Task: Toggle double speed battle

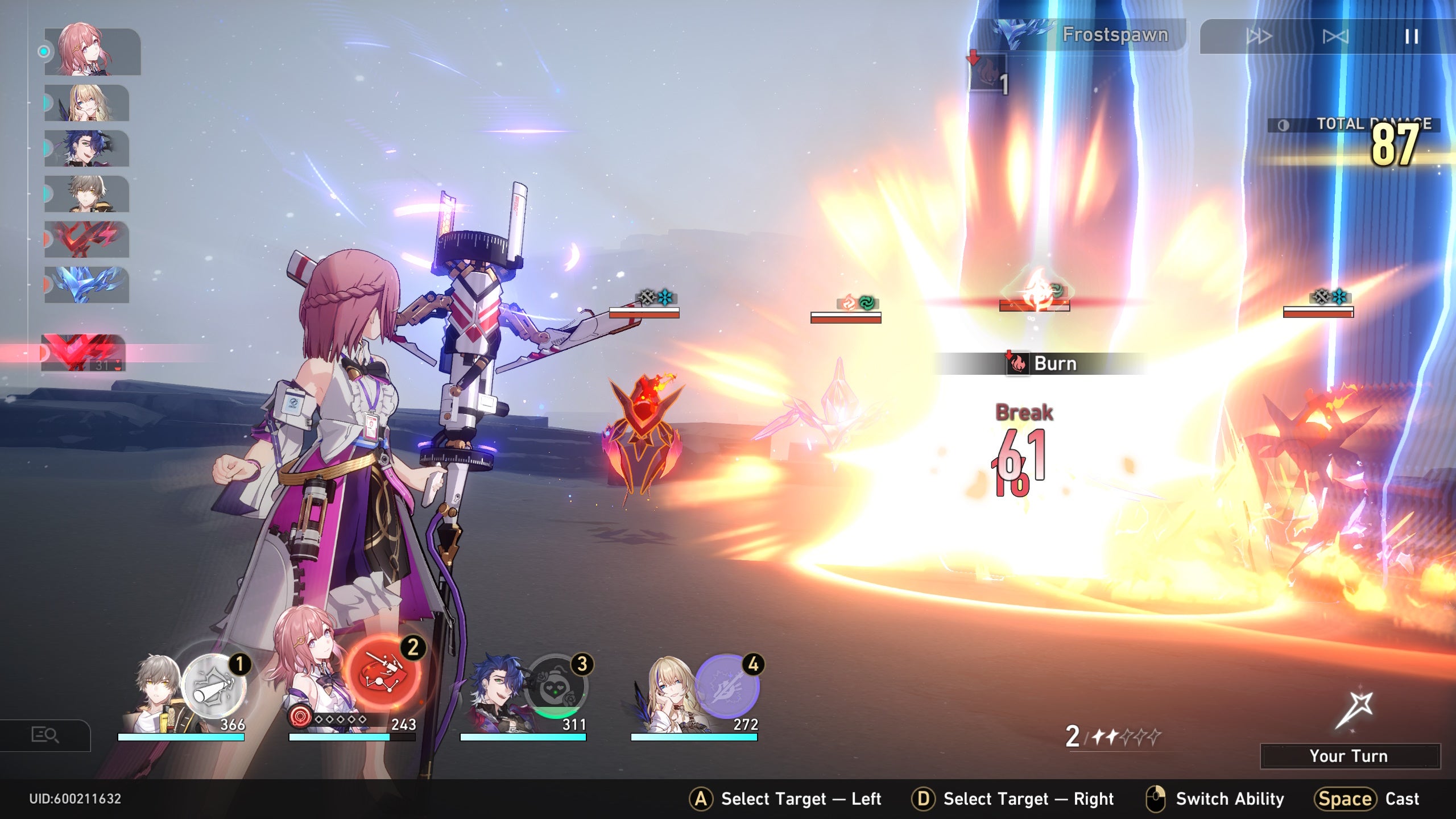Action: pos(1259,37)
